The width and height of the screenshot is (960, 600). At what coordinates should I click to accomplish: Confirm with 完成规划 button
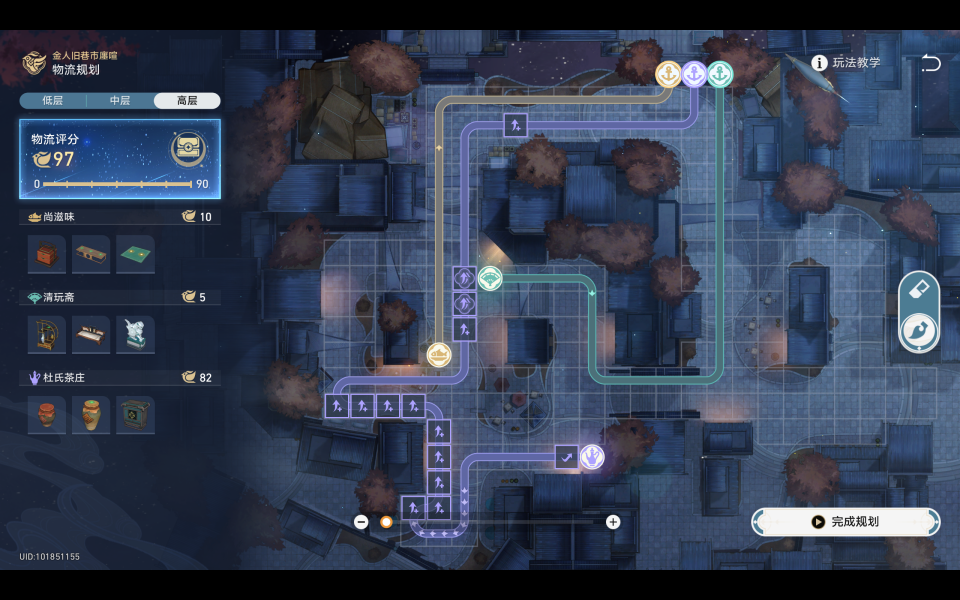tap(846, 522)
